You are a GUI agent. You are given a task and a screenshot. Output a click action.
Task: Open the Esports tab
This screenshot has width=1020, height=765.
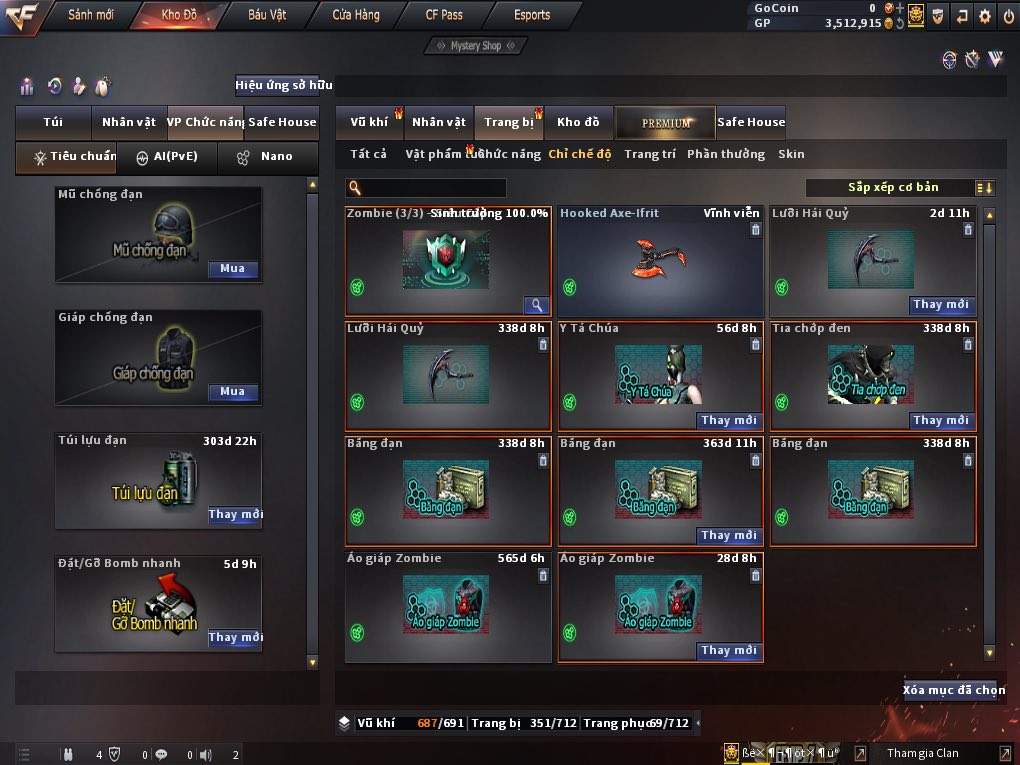coord(532,15)
